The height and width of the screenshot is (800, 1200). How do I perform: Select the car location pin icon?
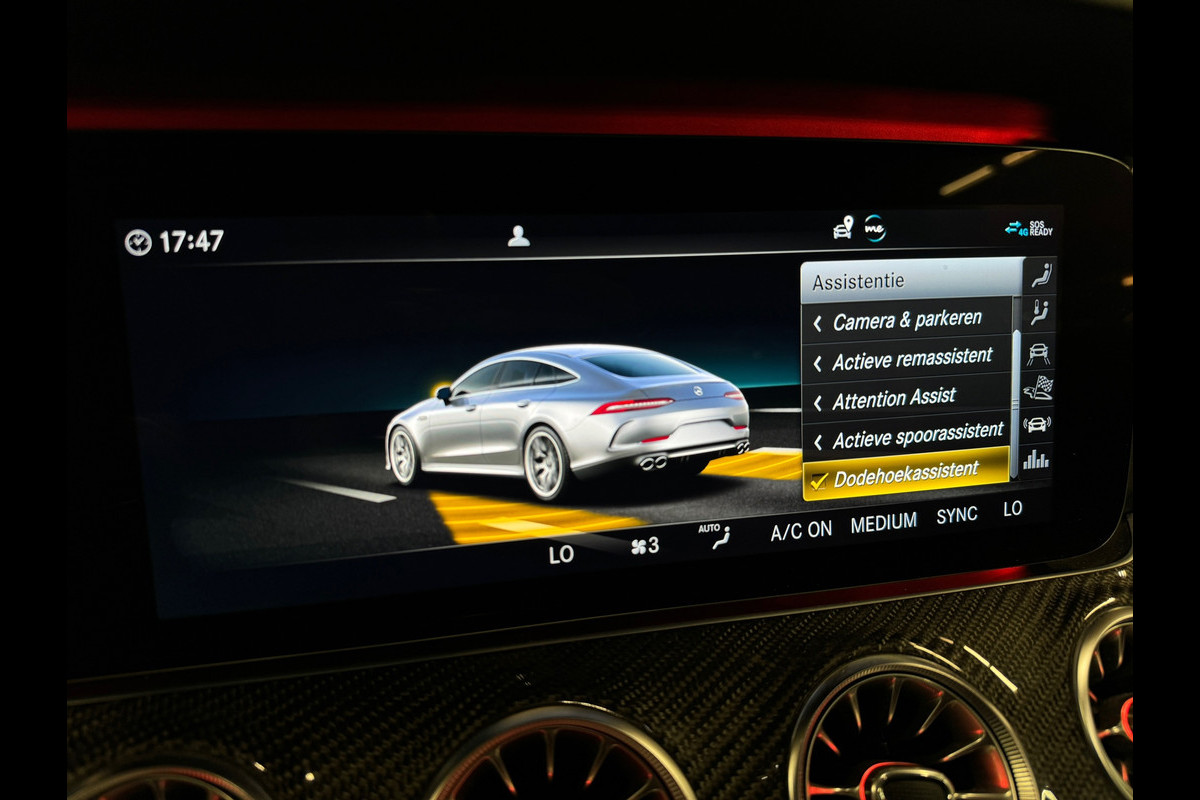point(843,228)
